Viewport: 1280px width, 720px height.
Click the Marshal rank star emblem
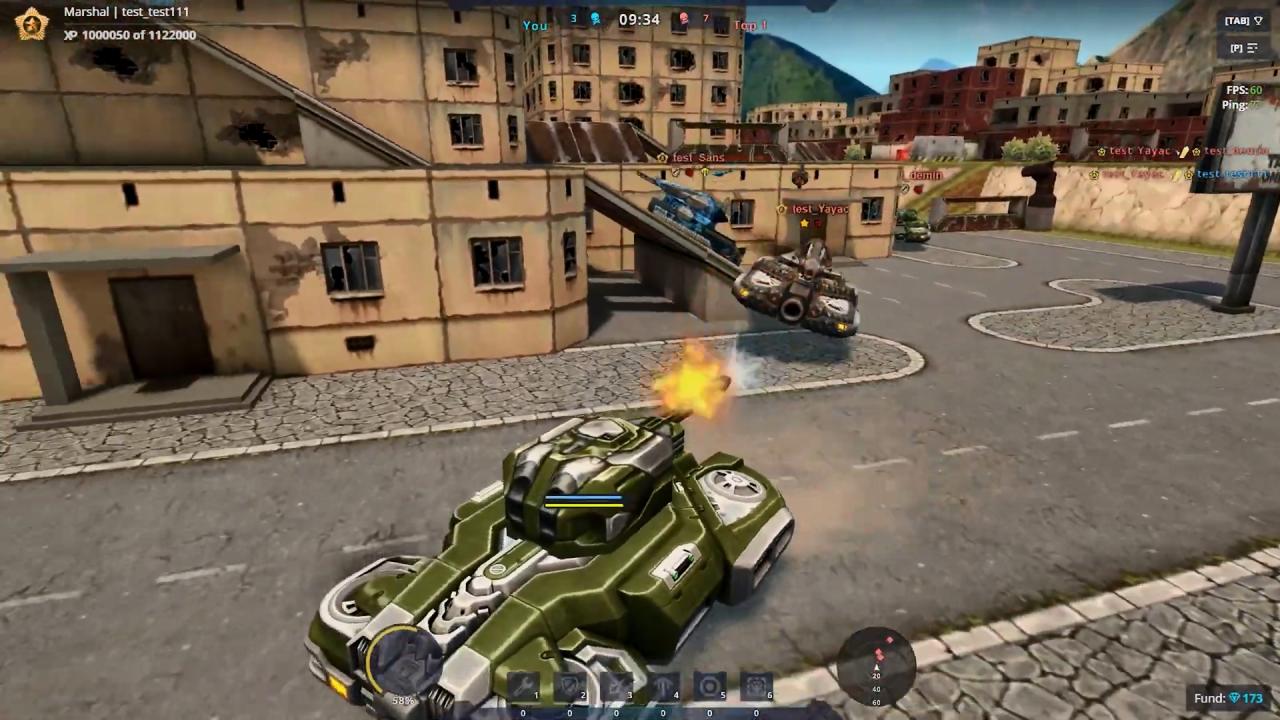(x=30, y=22)
